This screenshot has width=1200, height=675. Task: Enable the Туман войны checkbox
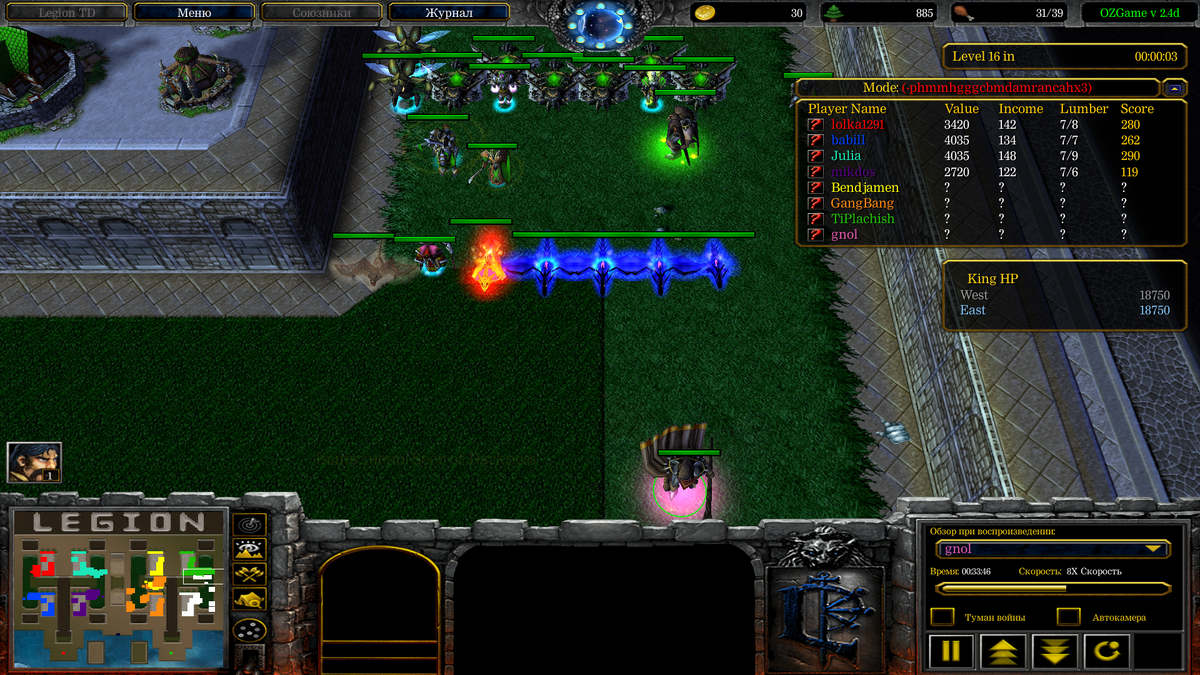pyautogui.click(x=942, y=617)
